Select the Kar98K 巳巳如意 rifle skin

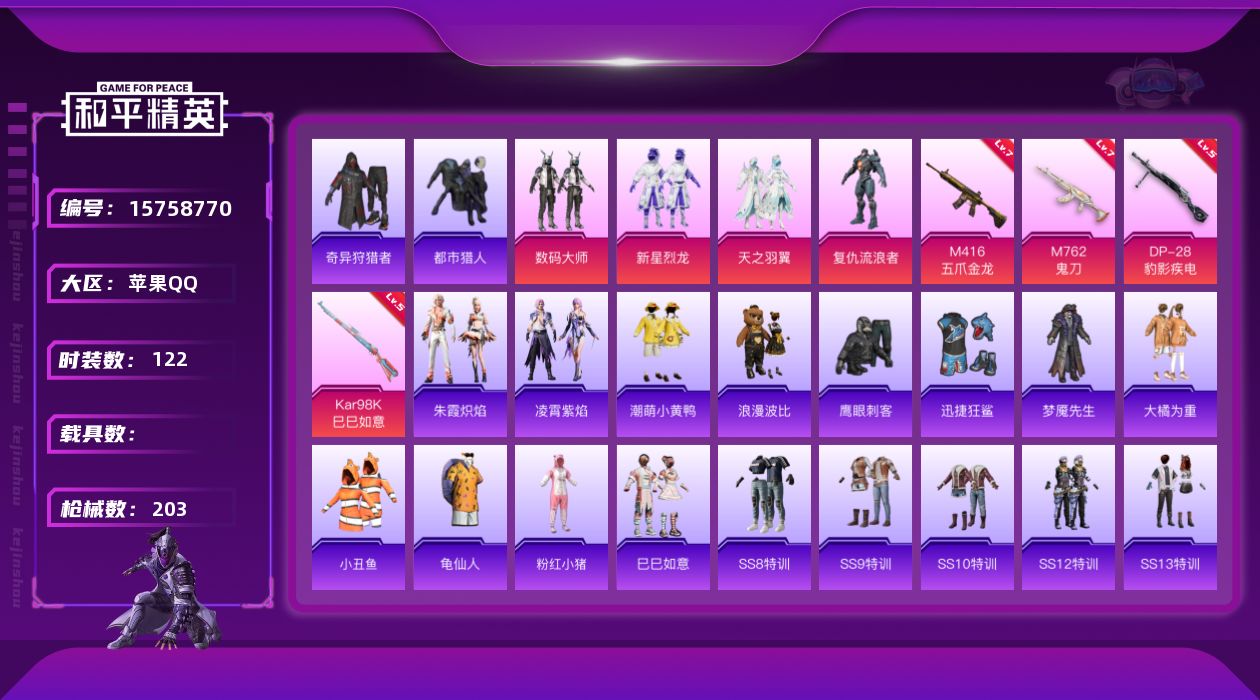coord(358,364)
